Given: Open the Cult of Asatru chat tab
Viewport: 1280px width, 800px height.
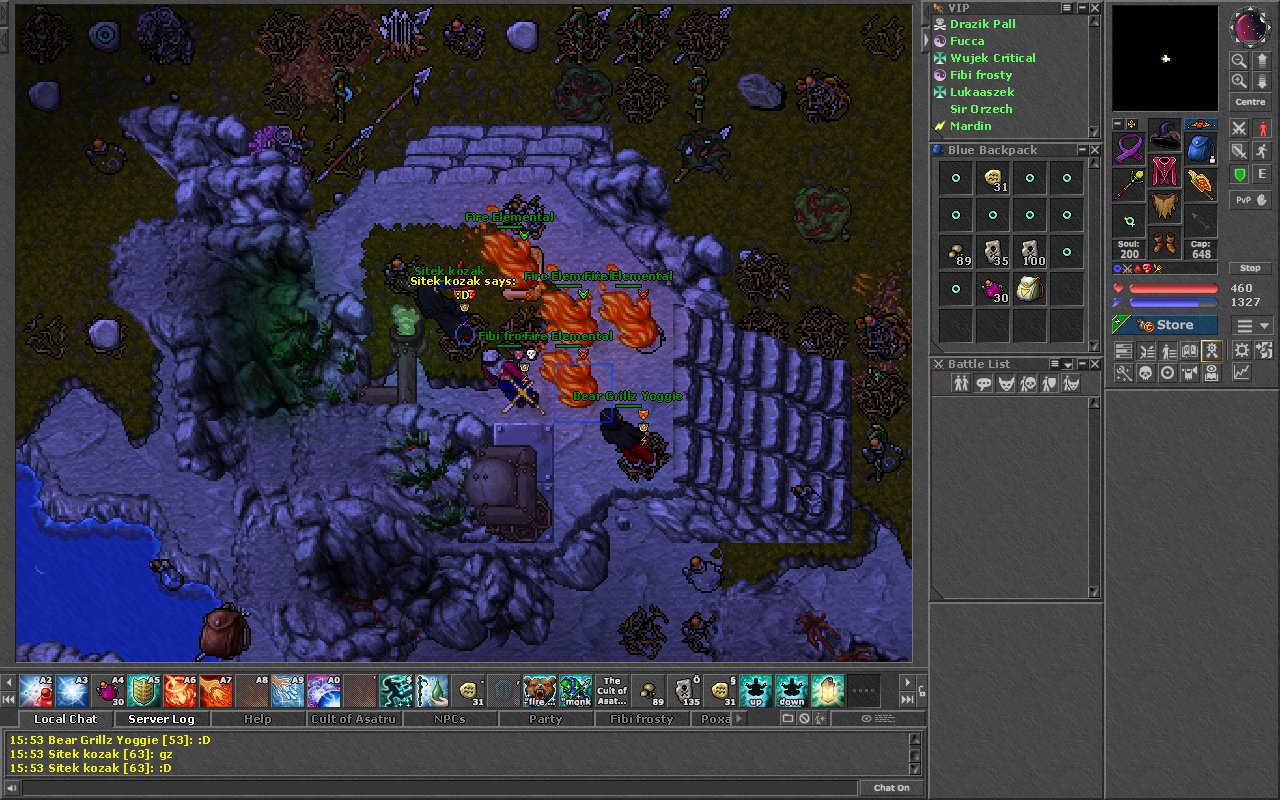Looking at the screenshot, I should (x=353, y=719).
